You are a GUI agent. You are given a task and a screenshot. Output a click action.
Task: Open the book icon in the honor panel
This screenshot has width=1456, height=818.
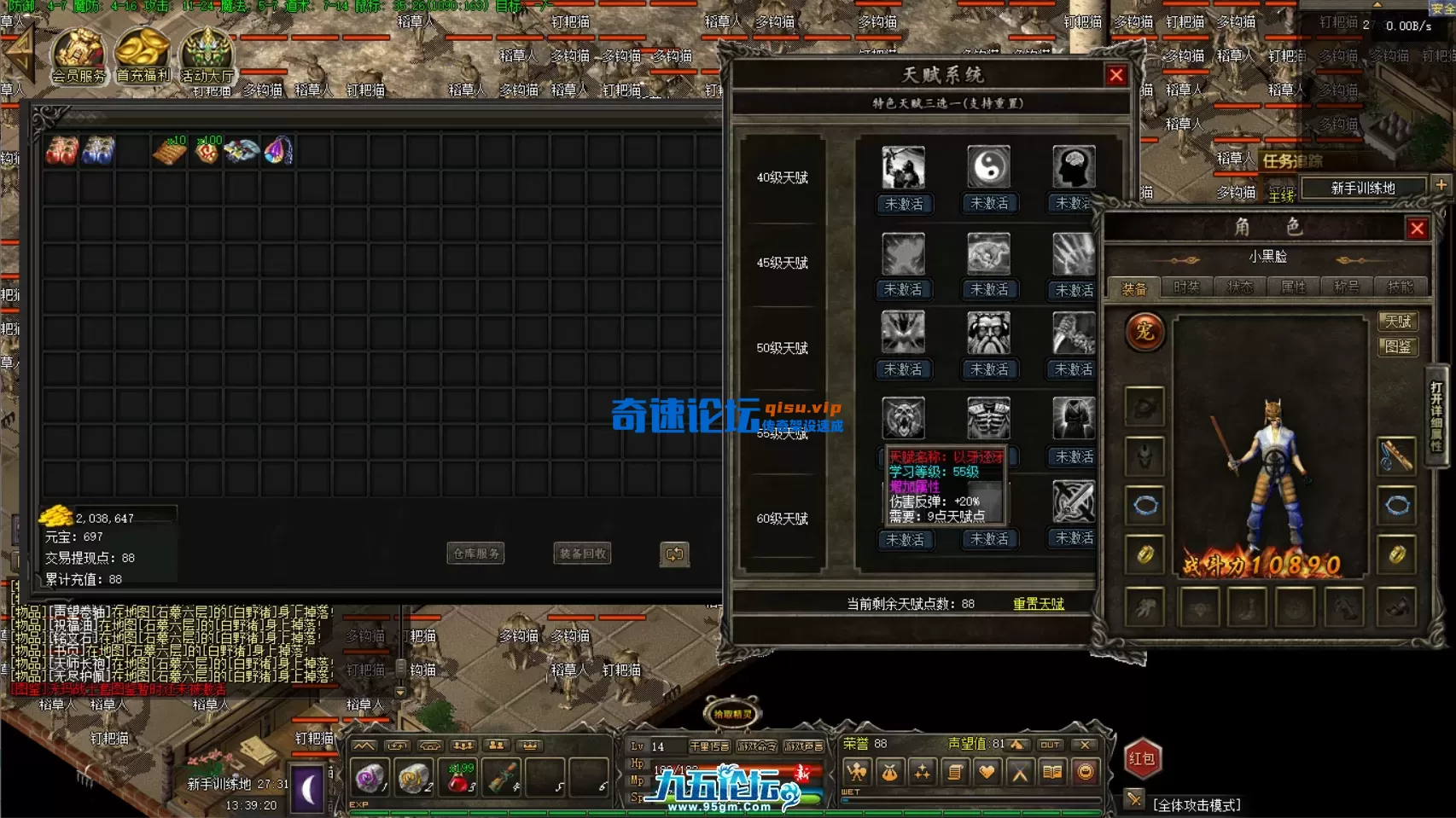click(x=1053, y=772)
